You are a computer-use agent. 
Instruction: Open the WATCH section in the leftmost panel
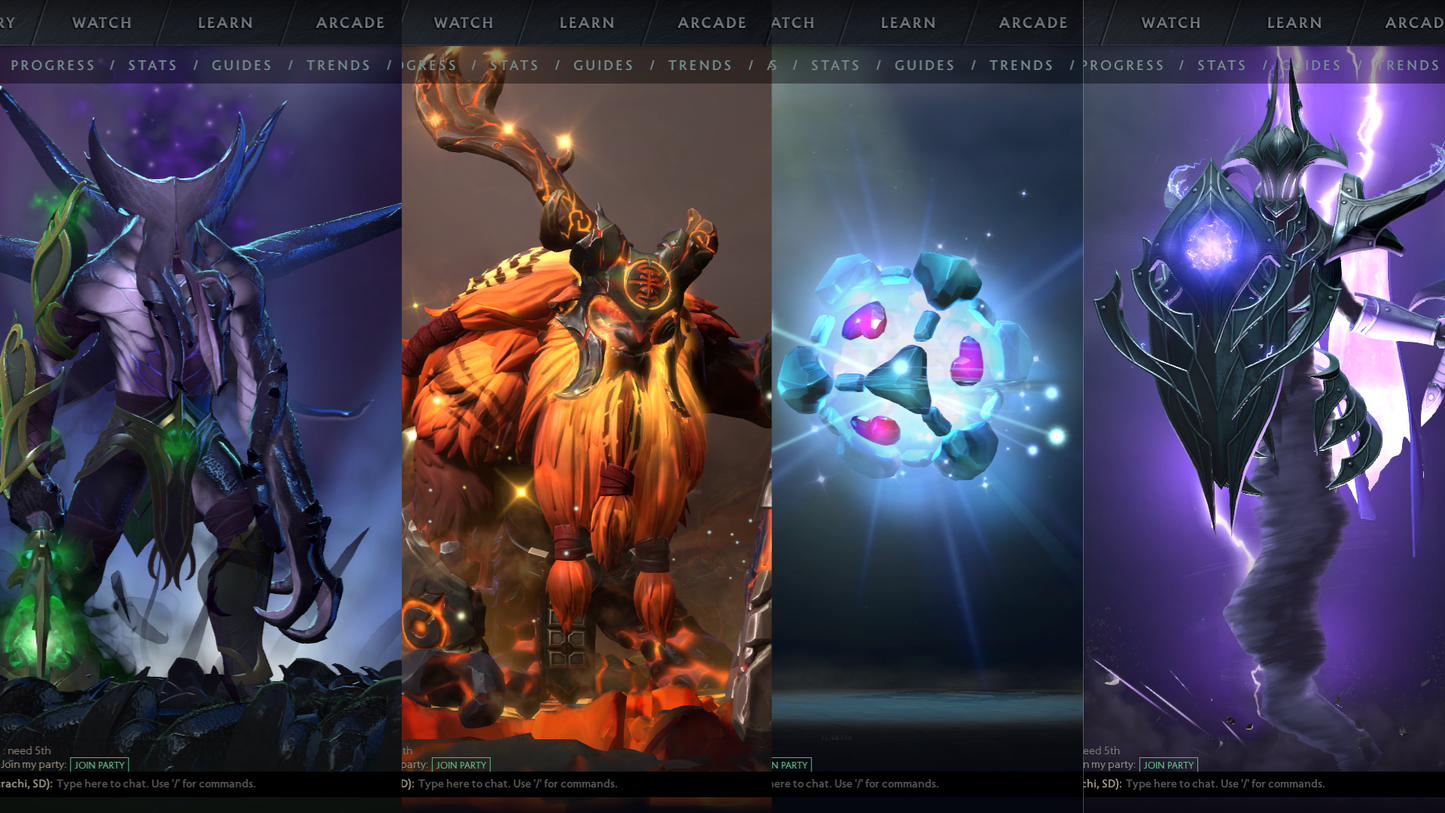pos(100,22)
